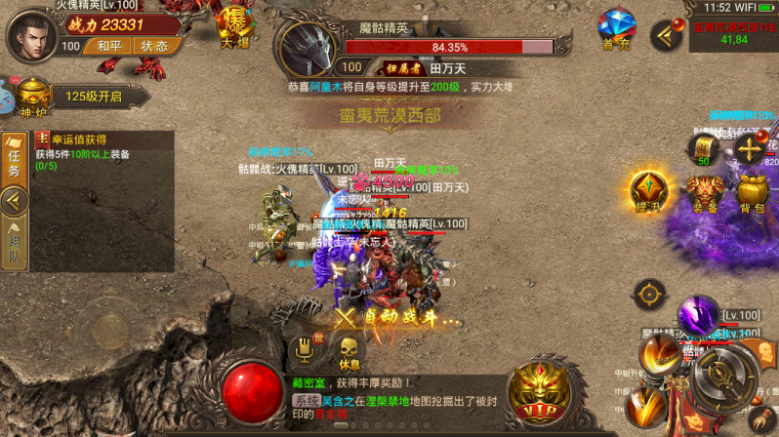Tap the 休息 rest skull button

pos(349,351)
